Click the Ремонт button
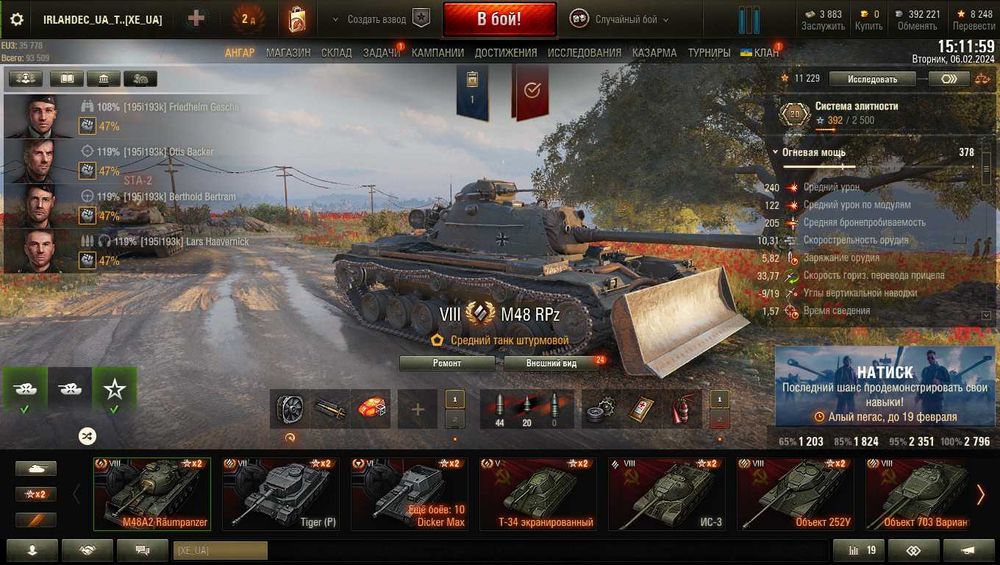1000x565 pixels. pos(446,363)
